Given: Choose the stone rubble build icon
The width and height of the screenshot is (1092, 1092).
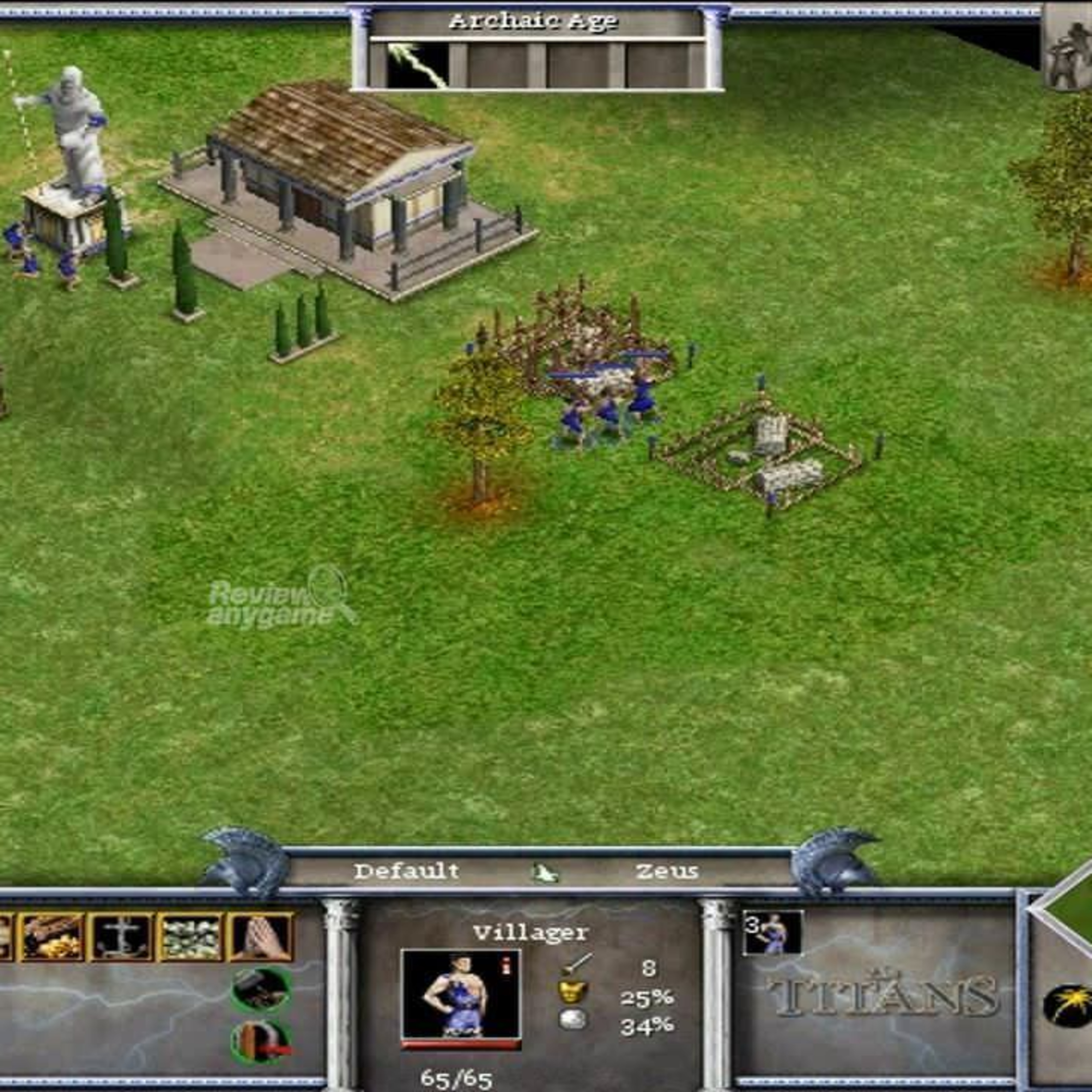Looking at the screenshot, I should tap(191, 937).
